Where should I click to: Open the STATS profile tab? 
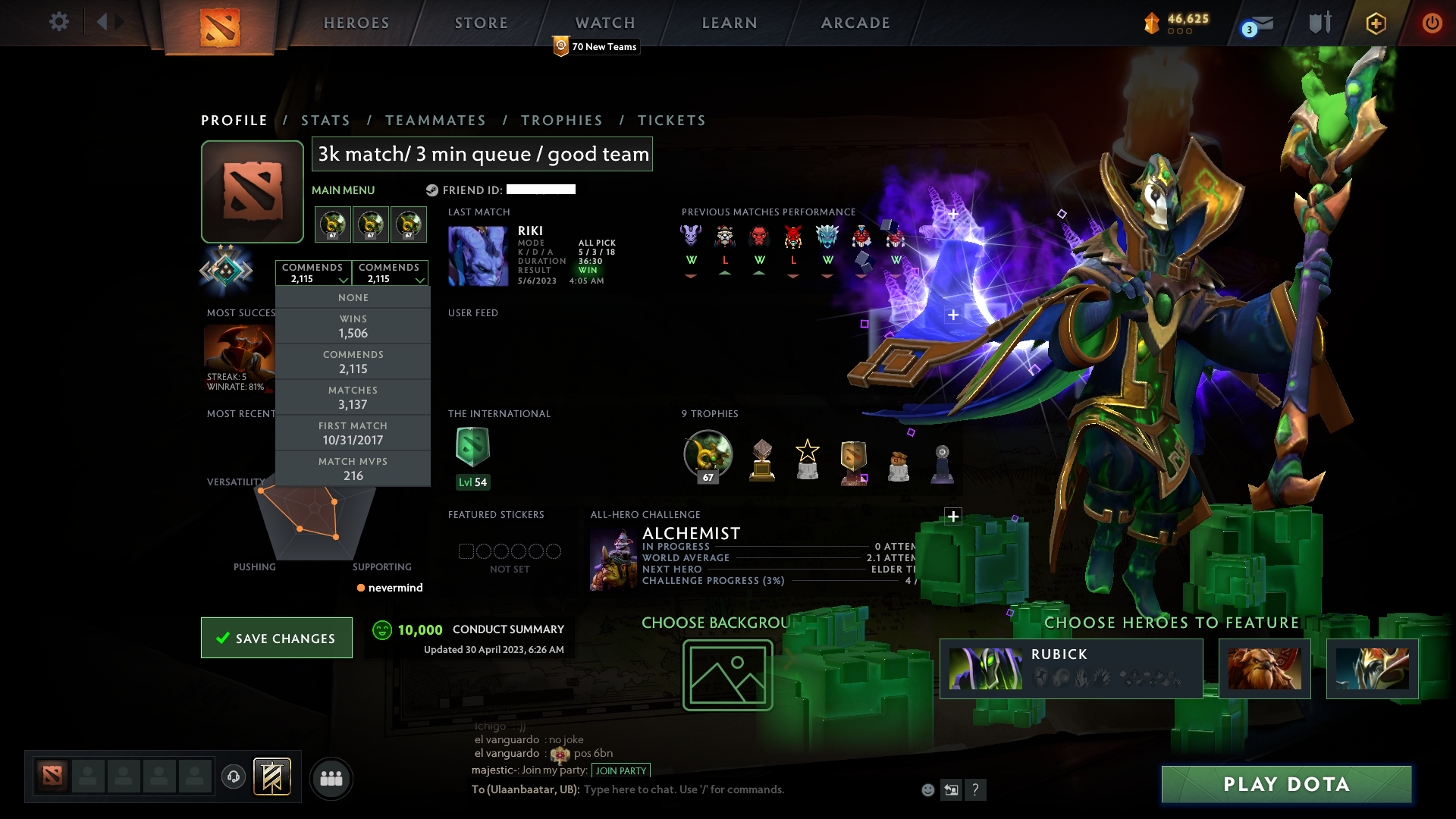tap(325, 120)
